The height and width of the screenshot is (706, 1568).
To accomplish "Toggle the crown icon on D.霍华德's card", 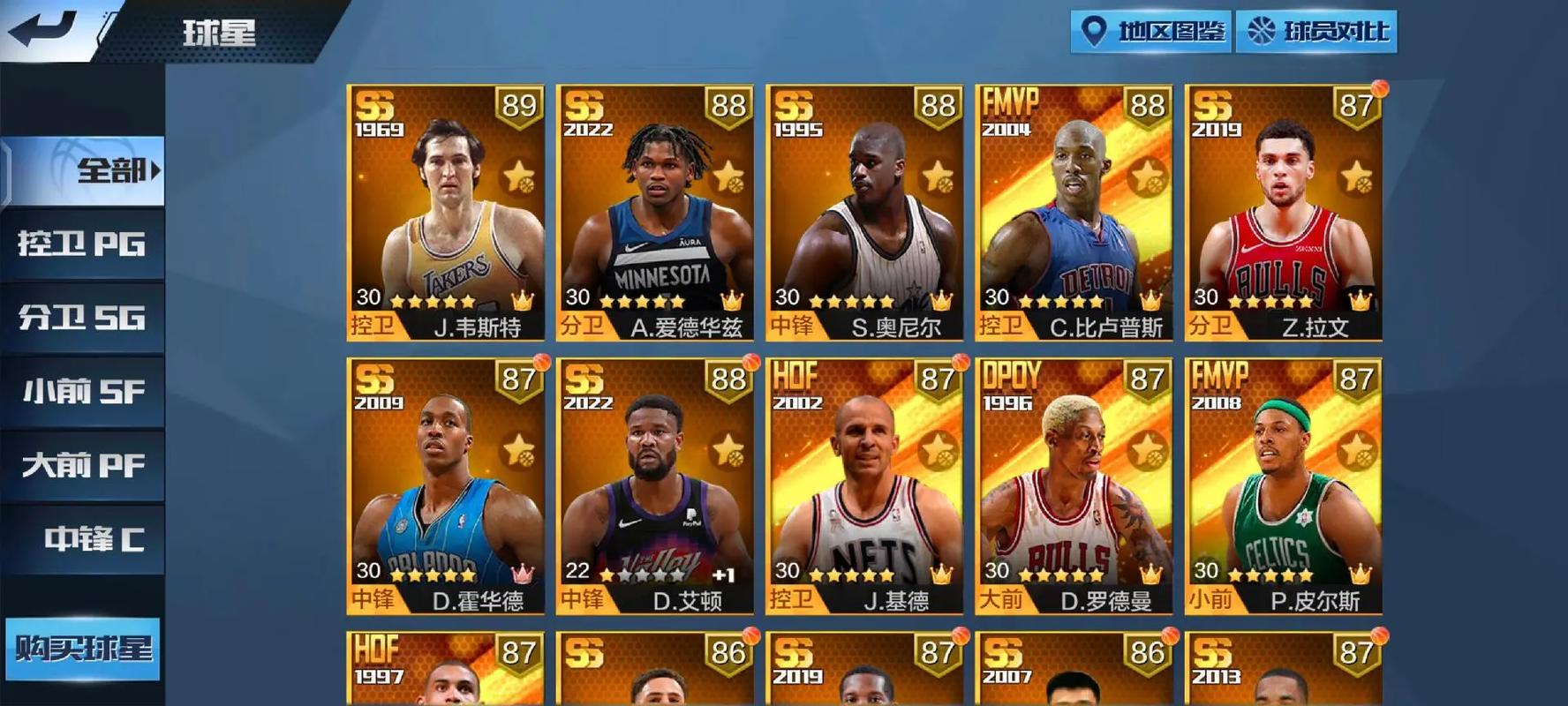I will tap(522, 573).
